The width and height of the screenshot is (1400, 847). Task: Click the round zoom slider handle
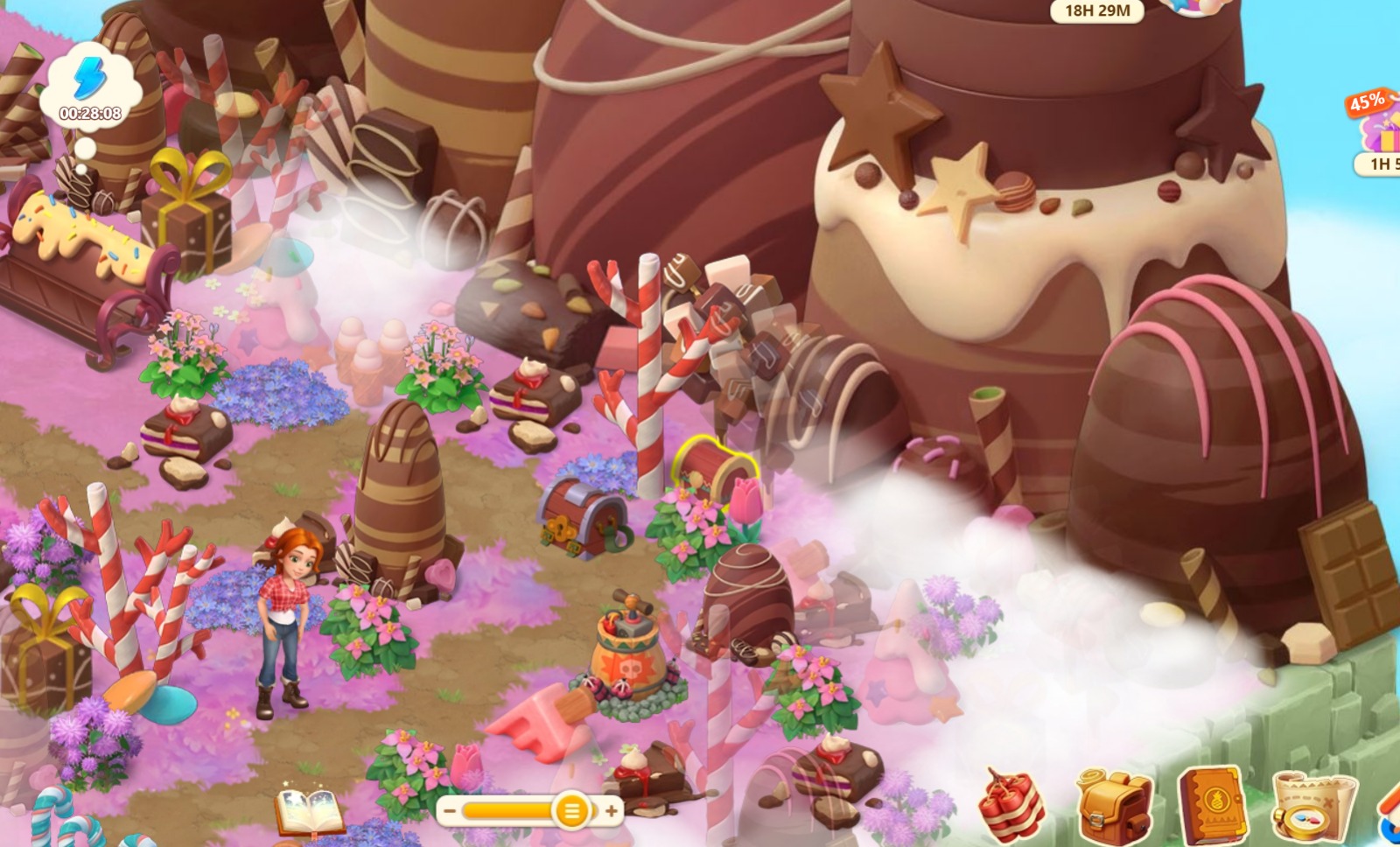pyautogui.click(x=571, y=811)
